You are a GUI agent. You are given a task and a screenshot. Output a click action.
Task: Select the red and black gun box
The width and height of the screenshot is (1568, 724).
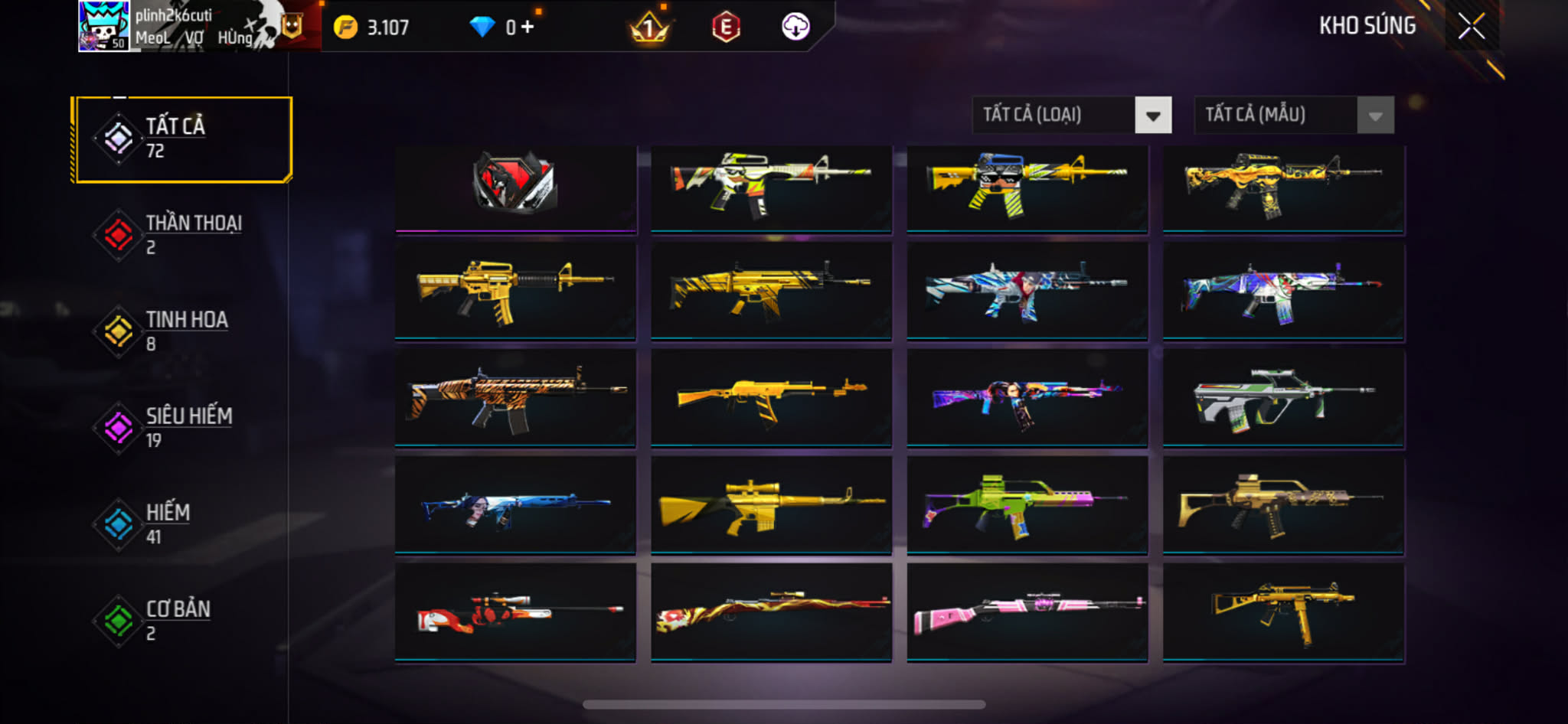point(515,186)
